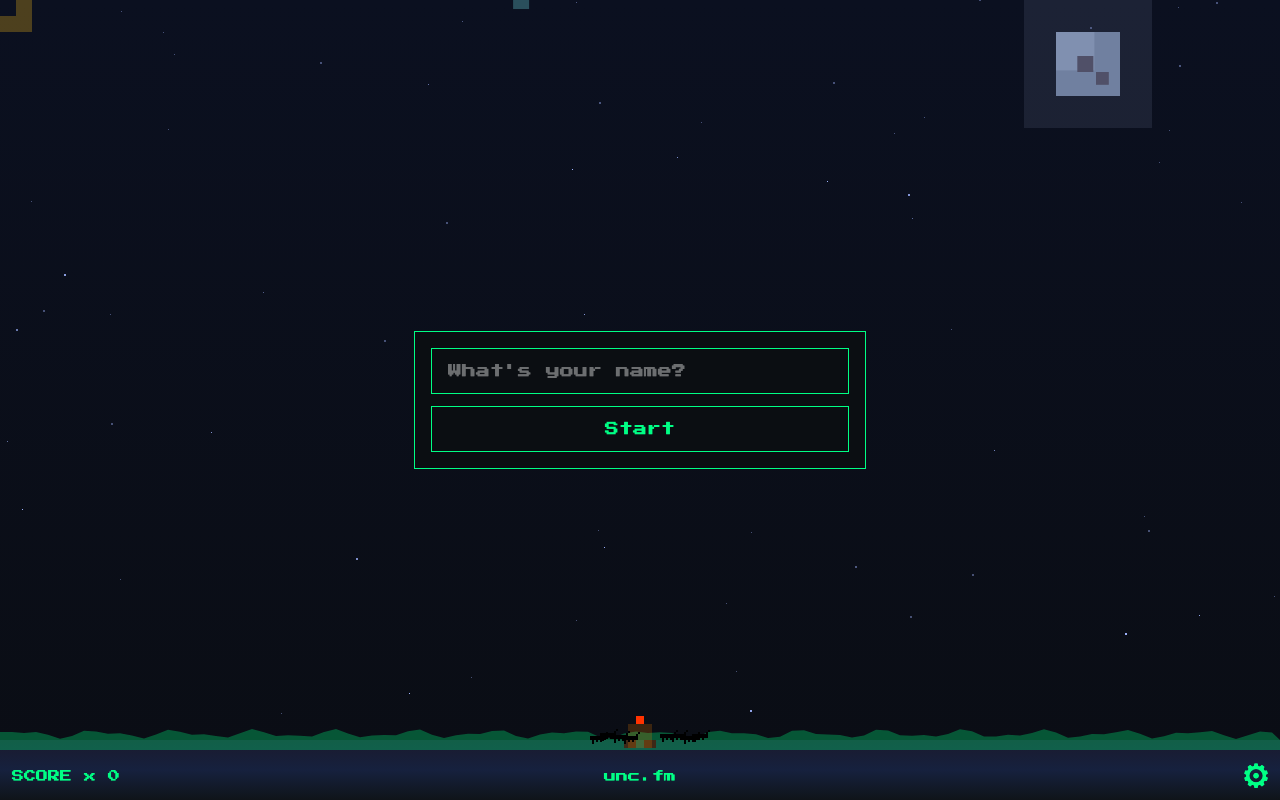
Task: Click the black creature left of the campfire
Action: 610,738
